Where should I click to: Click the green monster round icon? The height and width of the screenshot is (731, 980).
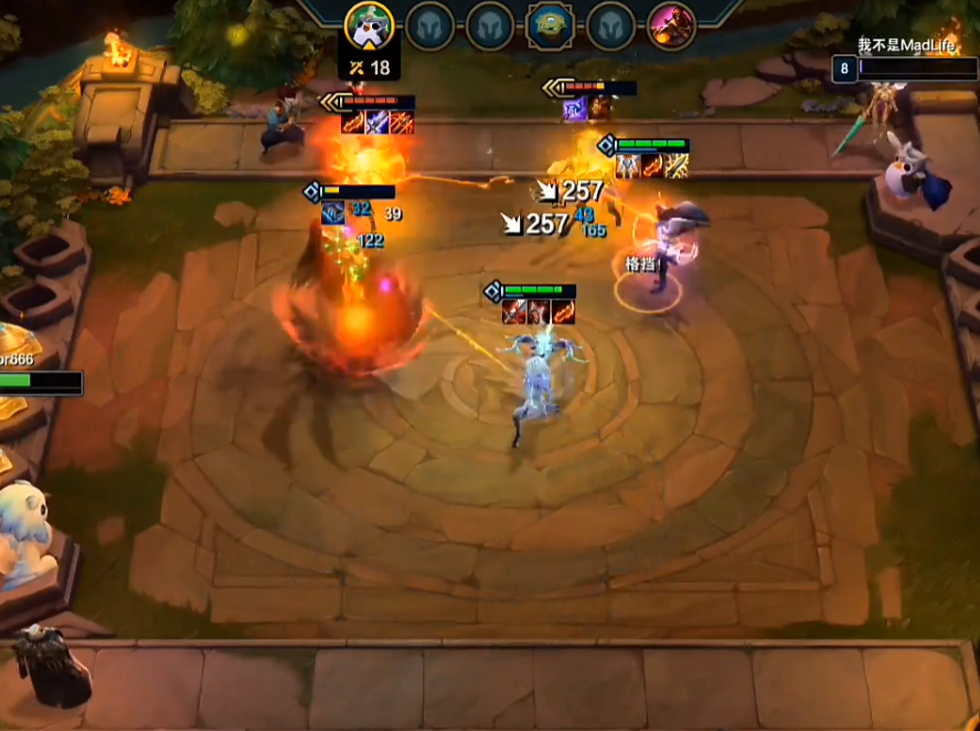(551, 26)
